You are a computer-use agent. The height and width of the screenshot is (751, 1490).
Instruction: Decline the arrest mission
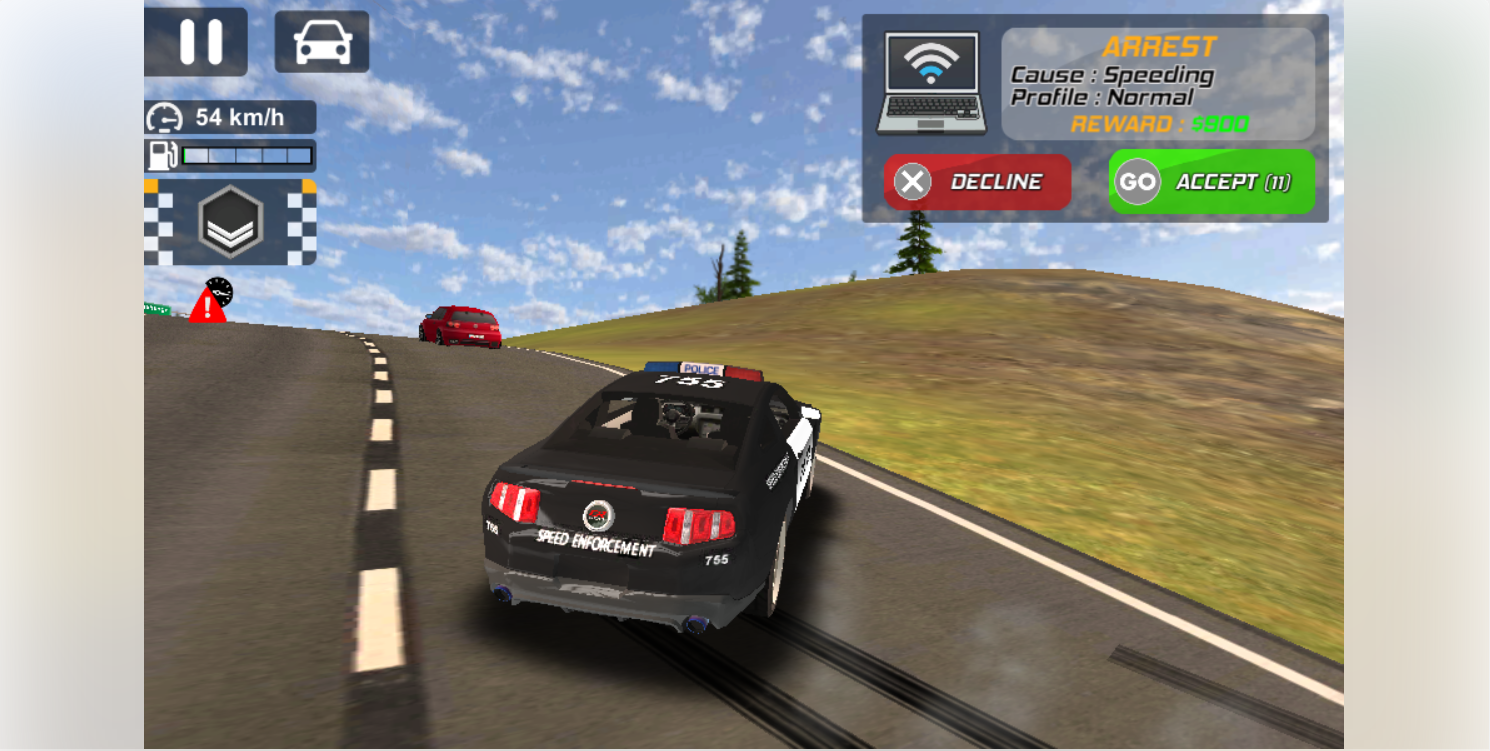click(x=977, y=182)
